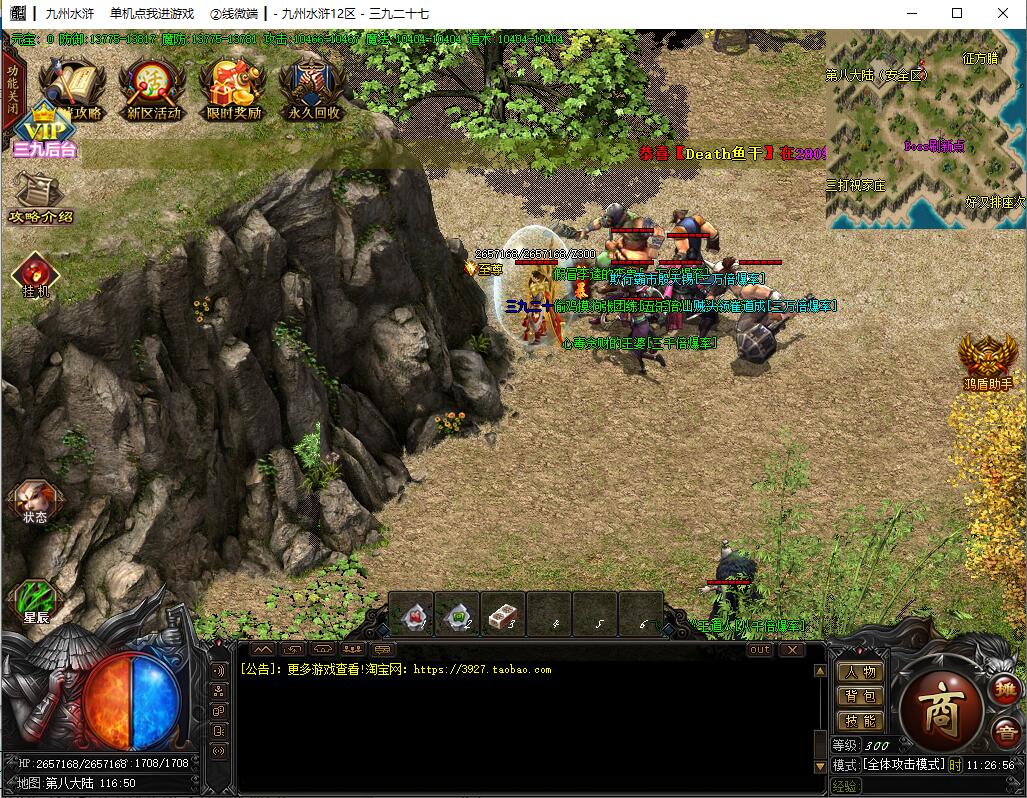Open the 鸿盾助手 helper
This screenshot has height=798, width=1027.
988,360
